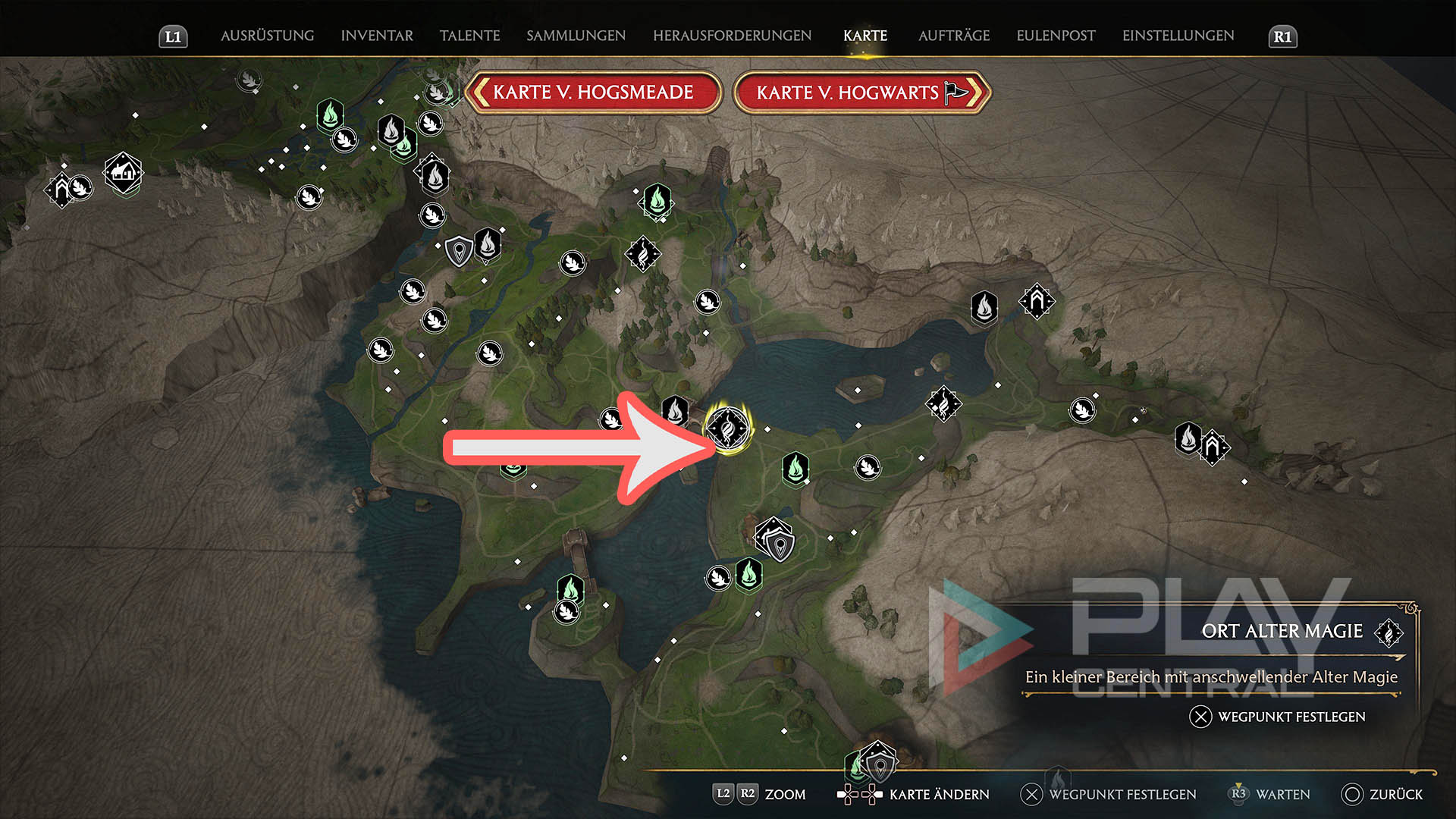
Task: Select Warten in the bottom bar
Action: (1269, 794)
